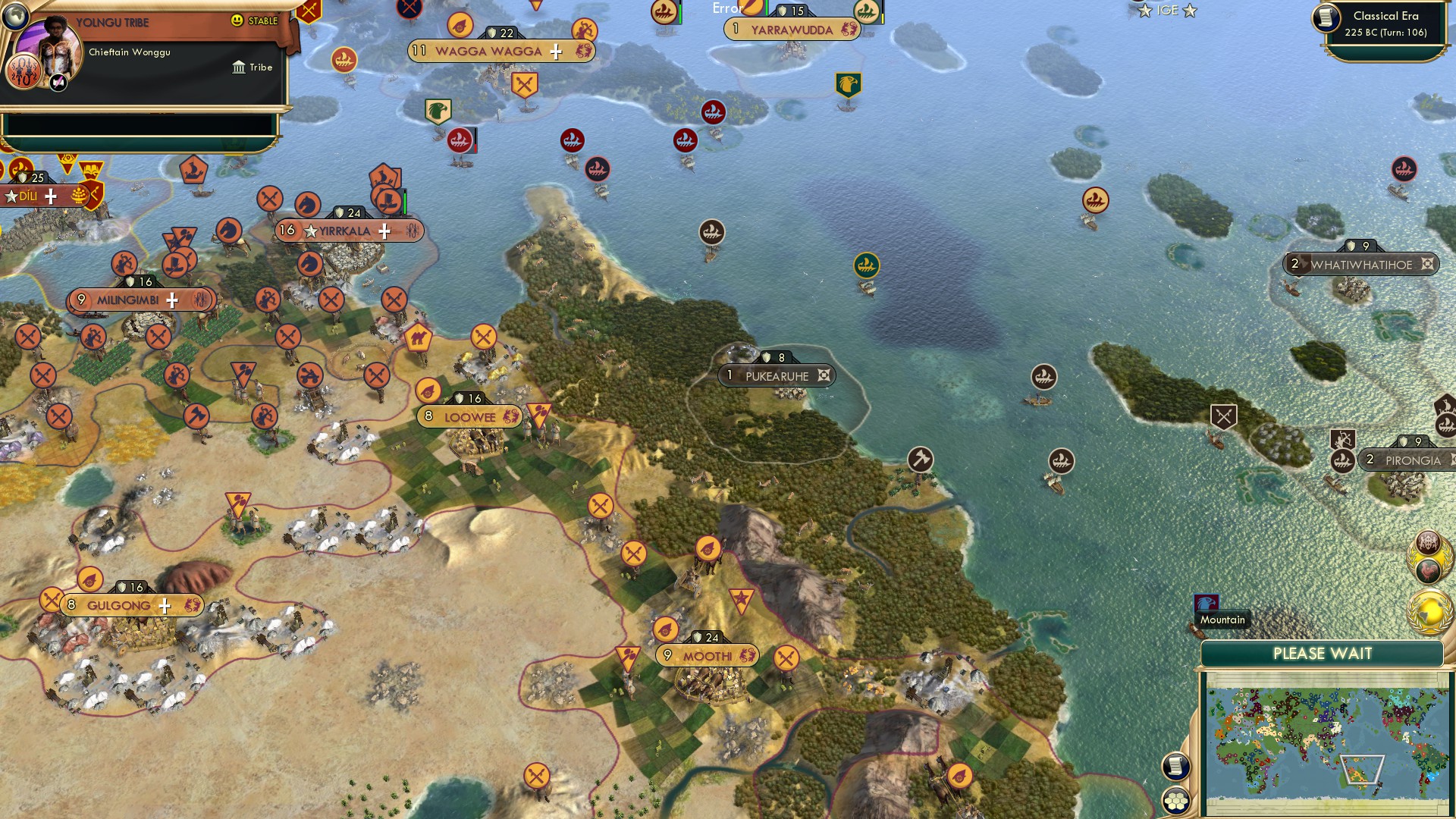1456x819 pixels.
Task: Select the Whatiwhatihoe city banner
Action: [1360, 265]
